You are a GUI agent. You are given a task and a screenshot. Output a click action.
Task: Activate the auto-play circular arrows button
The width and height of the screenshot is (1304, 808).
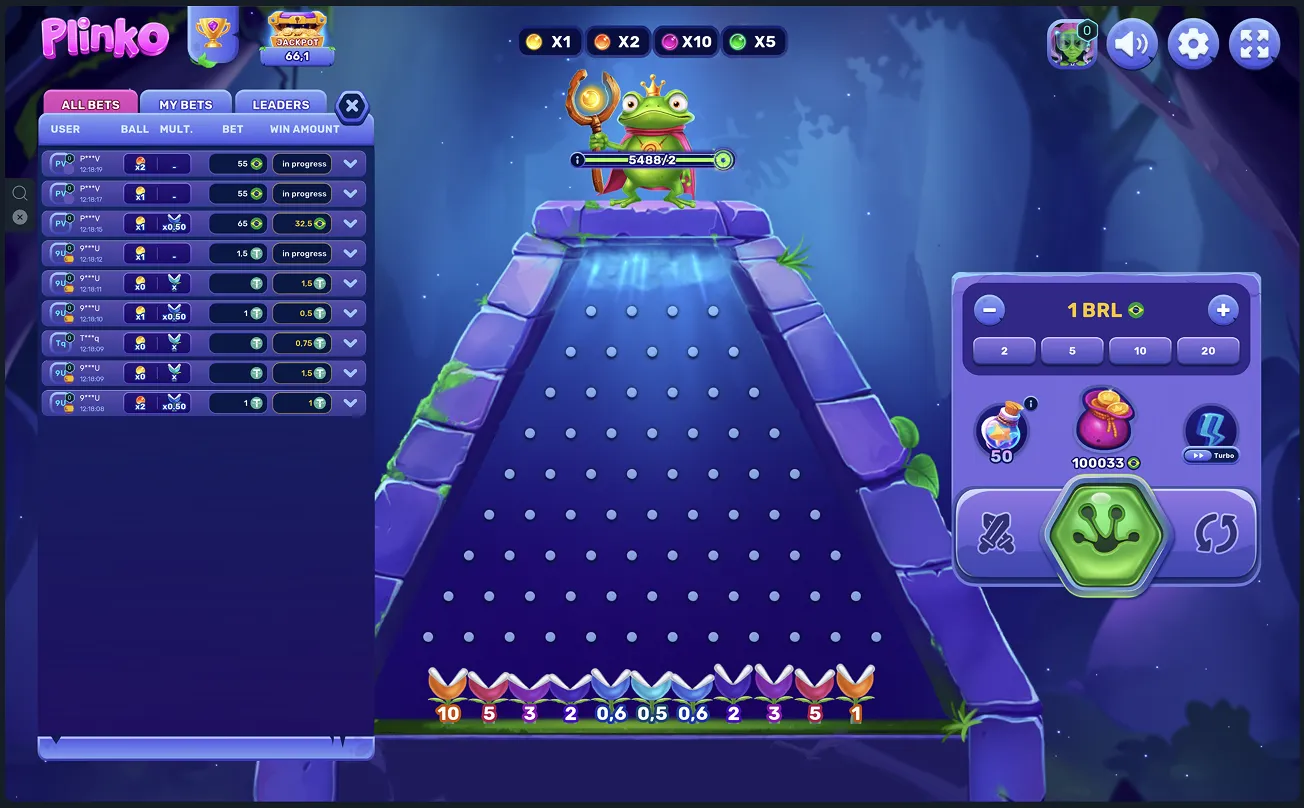(x=1216, y=534)
